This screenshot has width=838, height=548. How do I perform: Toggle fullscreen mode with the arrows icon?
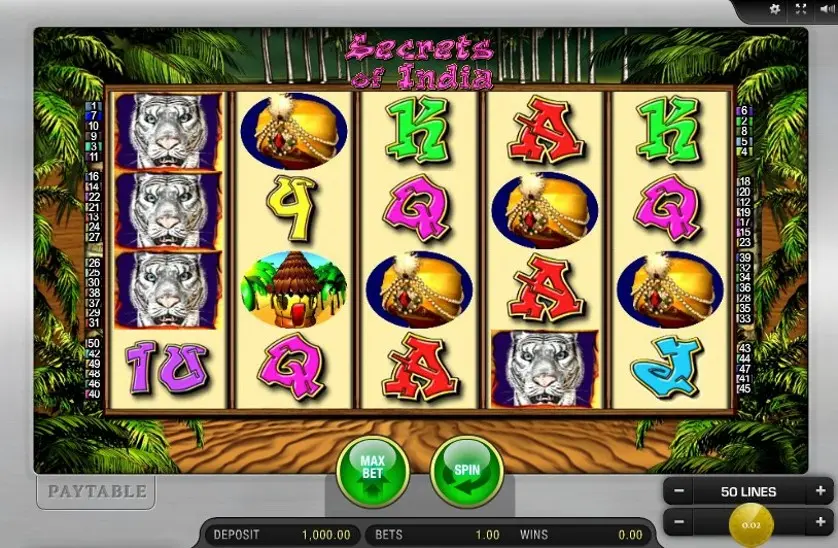(799, 10)
